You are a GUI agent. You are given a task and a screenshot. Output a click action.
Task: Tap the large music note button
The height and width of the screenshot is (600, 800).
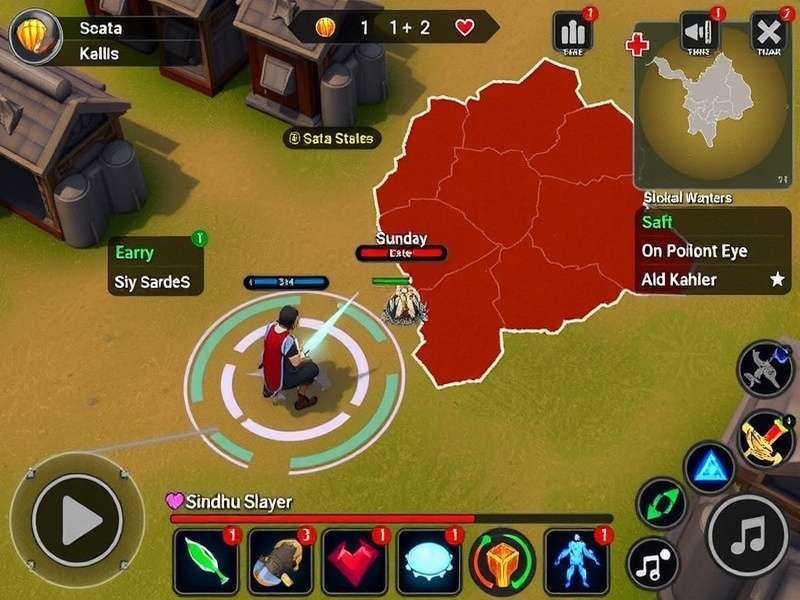[748, 535]
